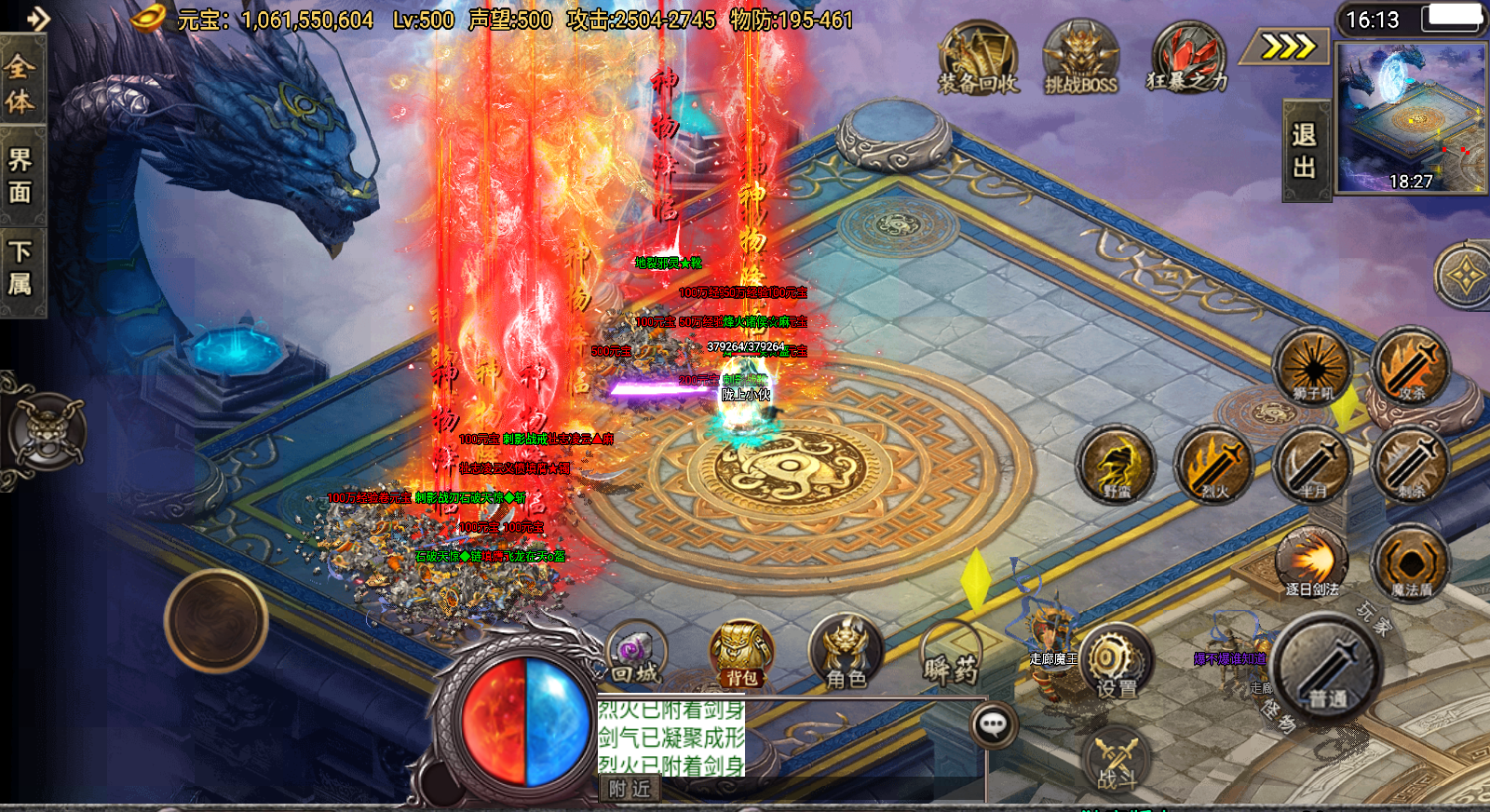This screenshot has height=812, width=1490.
Task: Activate the 狂暴之力 berserk power icon
Action: (x=1186, y=58)
